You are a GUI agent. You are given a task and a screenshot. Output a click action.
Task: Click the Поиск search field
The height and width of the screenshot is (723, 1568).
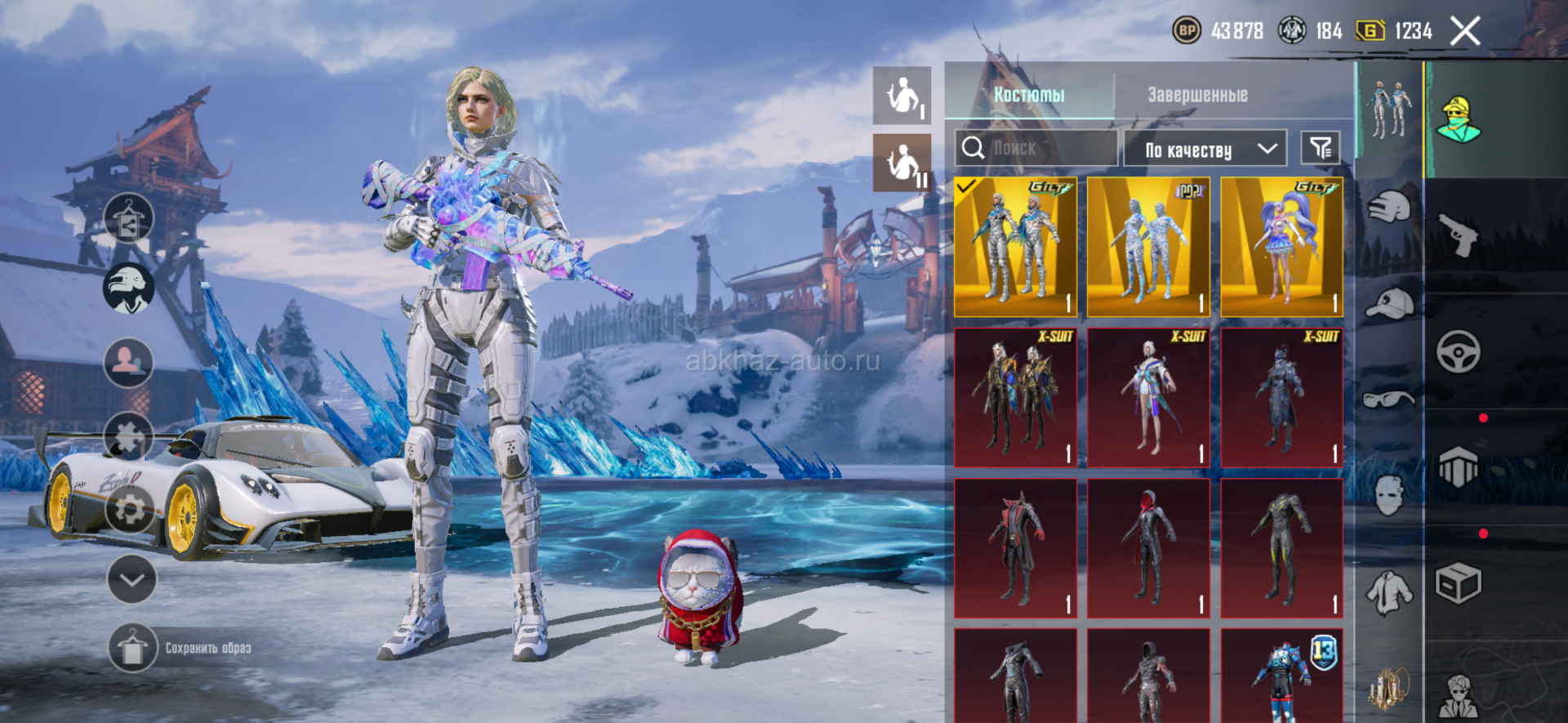pos(1036,149)
